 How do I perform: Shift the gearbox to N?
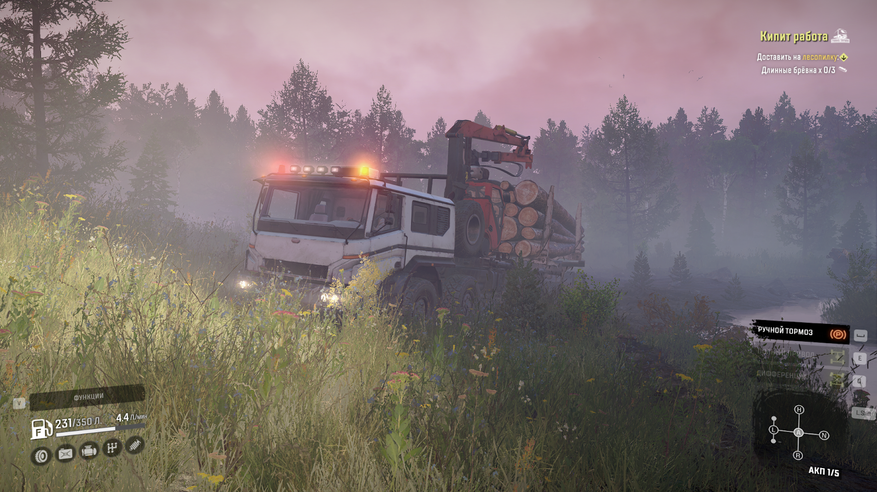click(823, 435)
